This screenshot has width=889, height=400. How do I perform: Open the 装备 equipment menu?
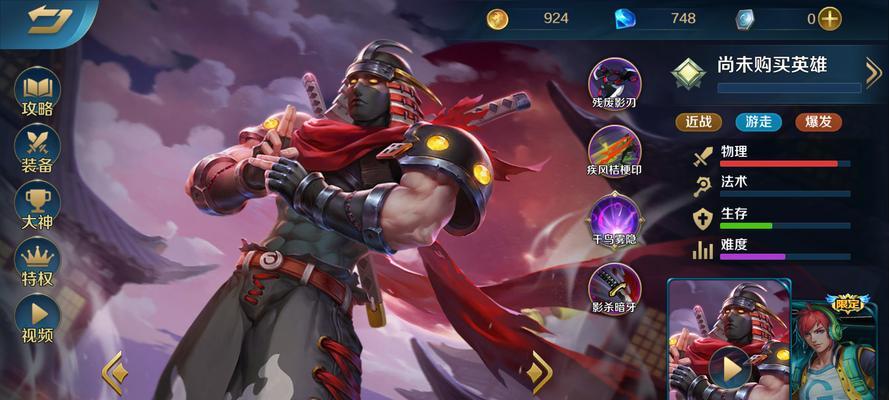tap(37, 150)
